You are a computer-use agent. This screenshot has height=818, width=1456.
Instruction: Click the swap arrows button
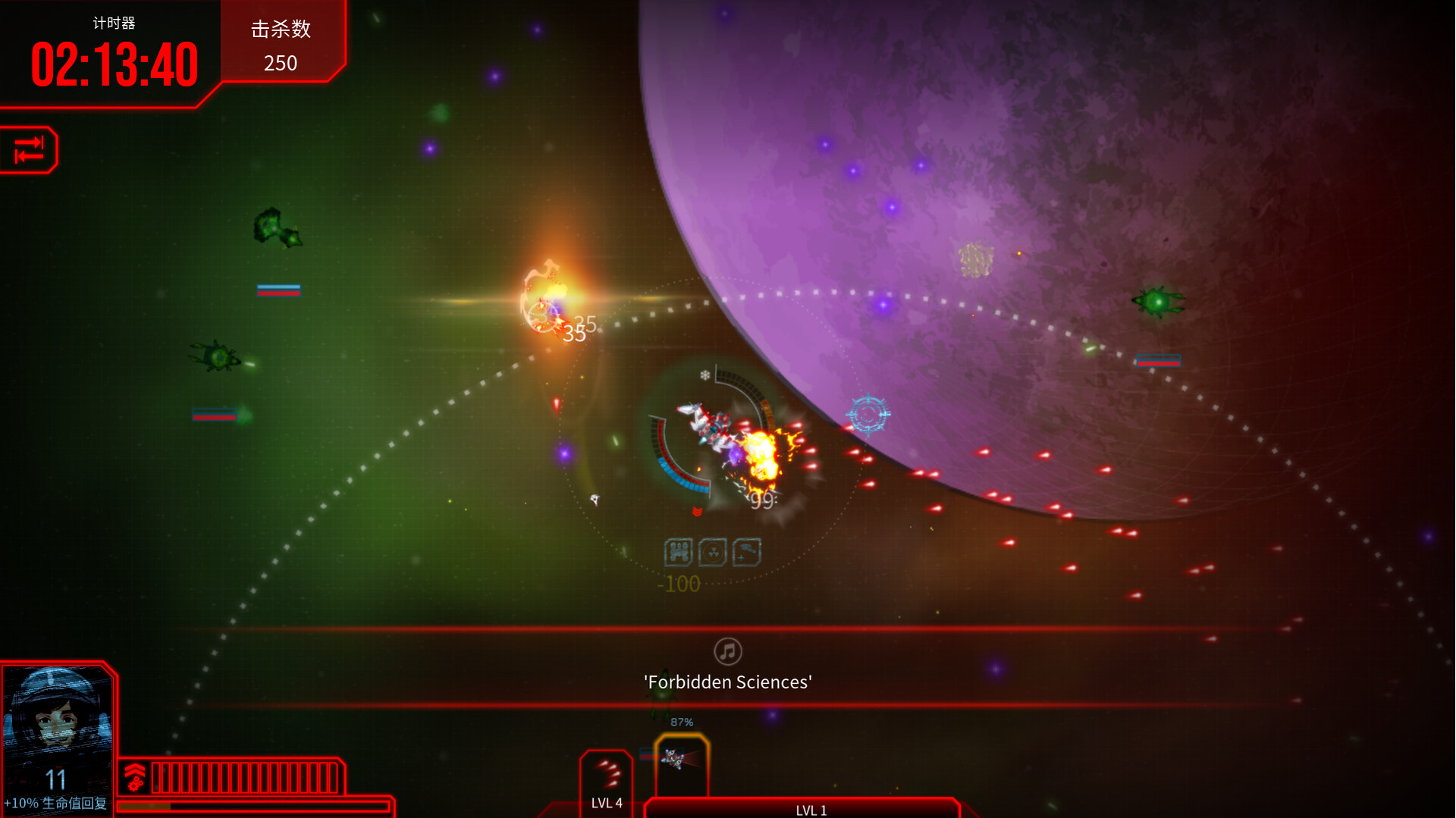click(29, 149)
